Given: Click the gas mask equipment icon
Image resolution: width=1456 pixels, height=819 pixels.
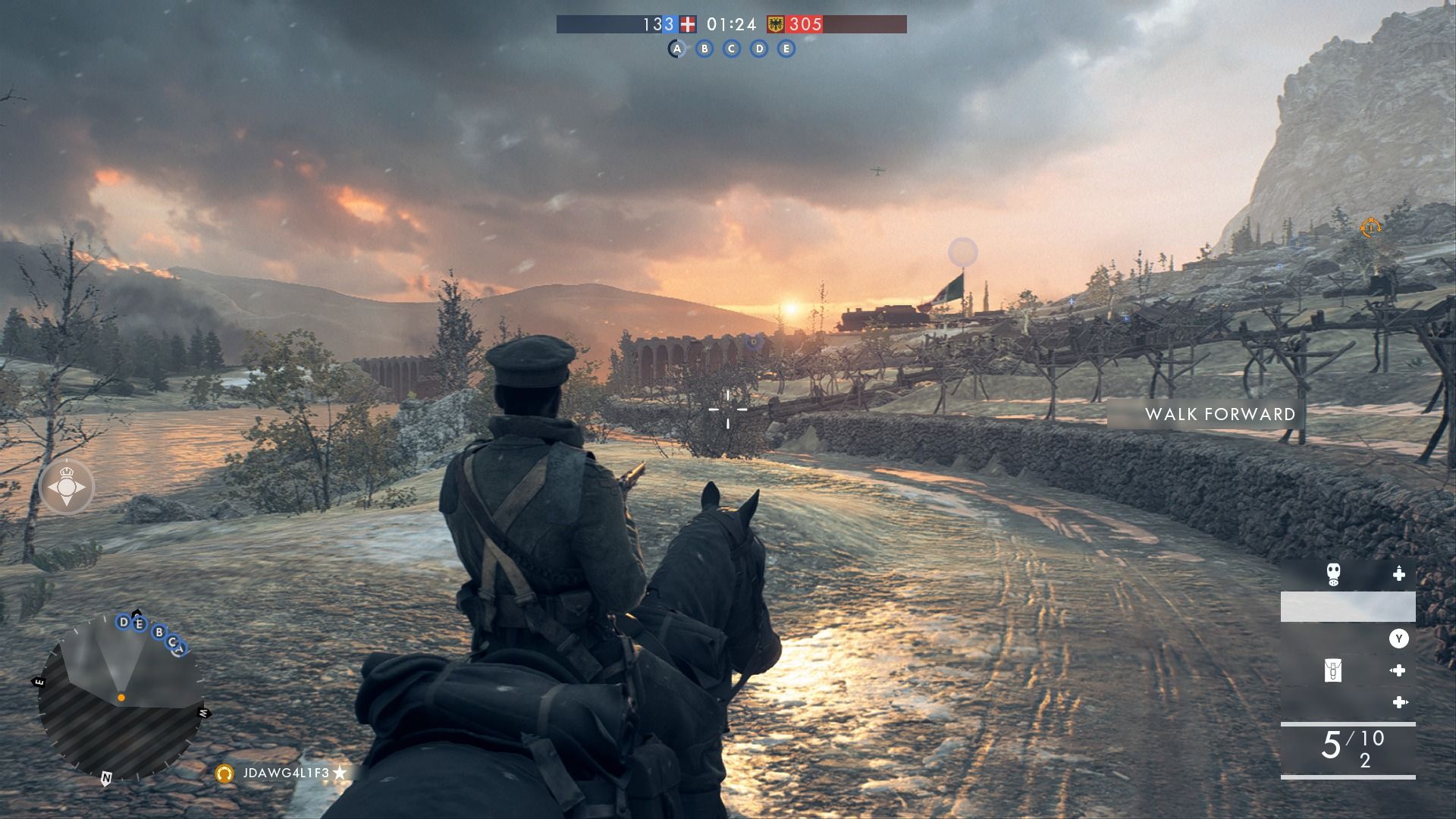Looking at the screenshot, I should point(1333,574).
